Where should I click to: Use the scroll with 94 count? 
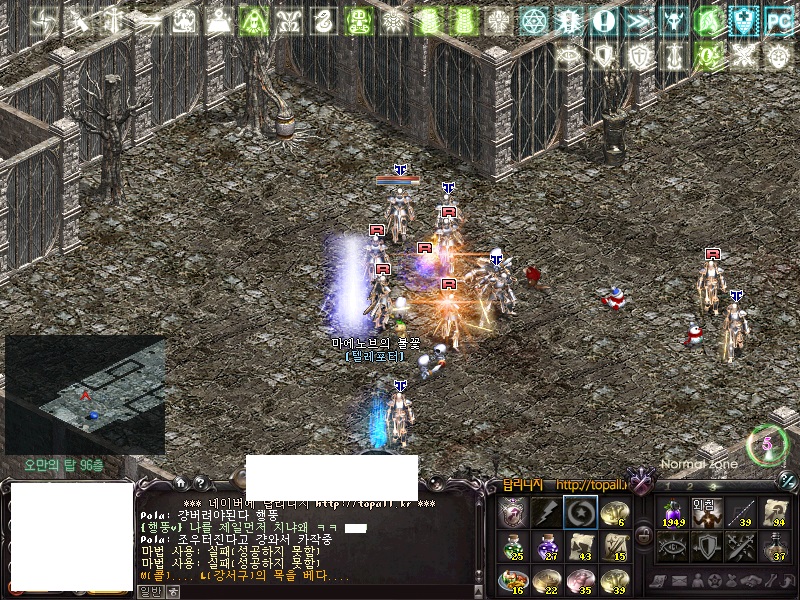coord(775,513)
